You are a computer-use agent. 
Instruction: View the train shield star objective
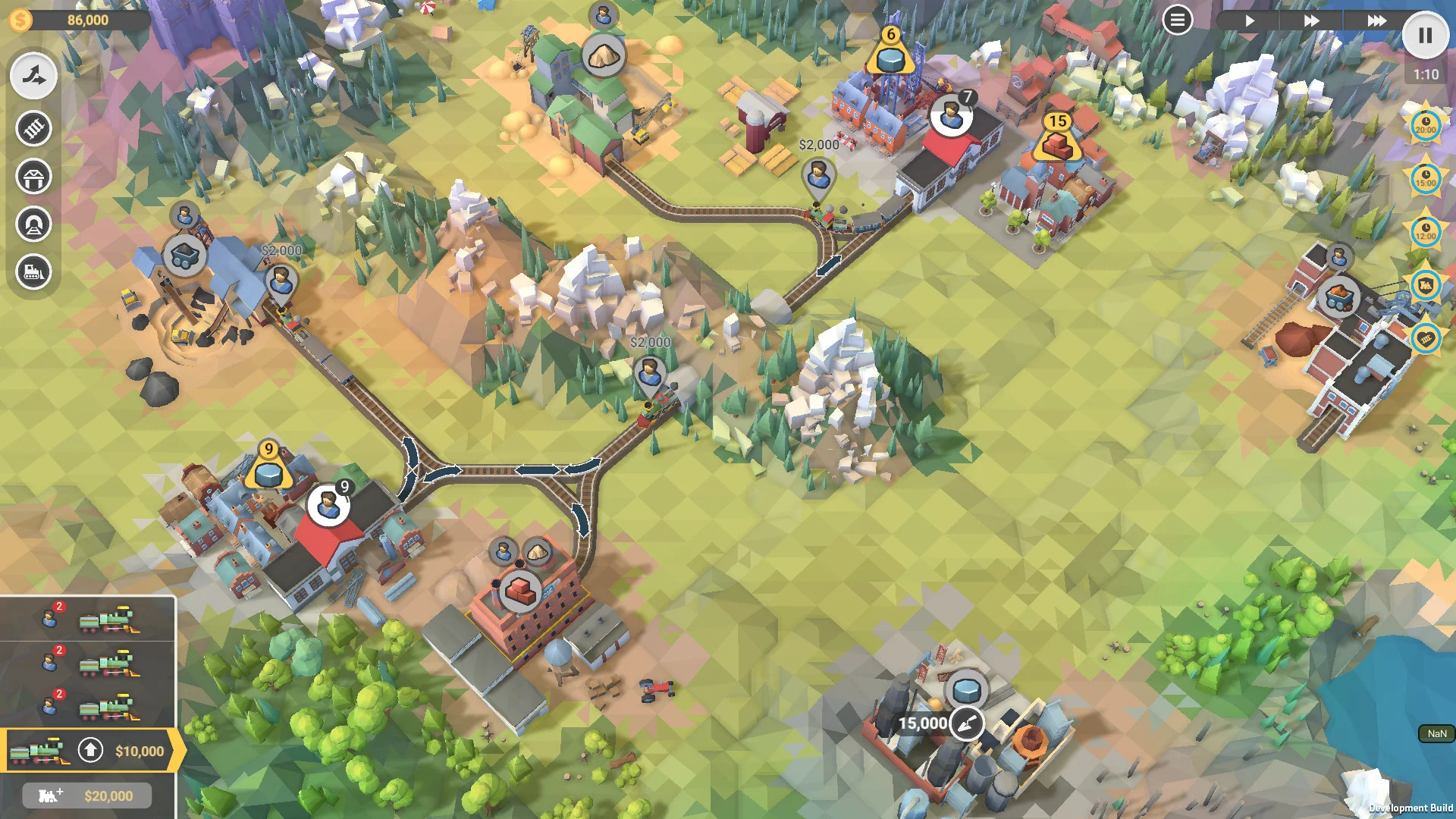[x=1425, y=285]
